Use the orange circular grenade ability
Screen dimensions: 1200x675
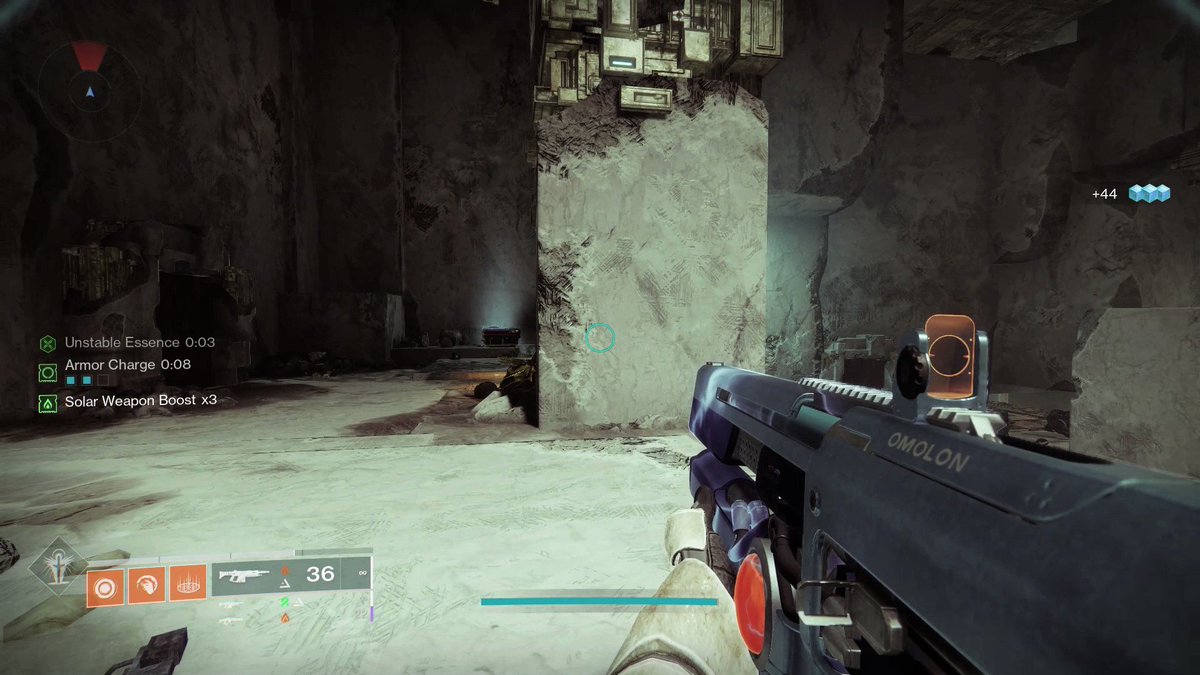pyautogui.click(x=104, y=586)
